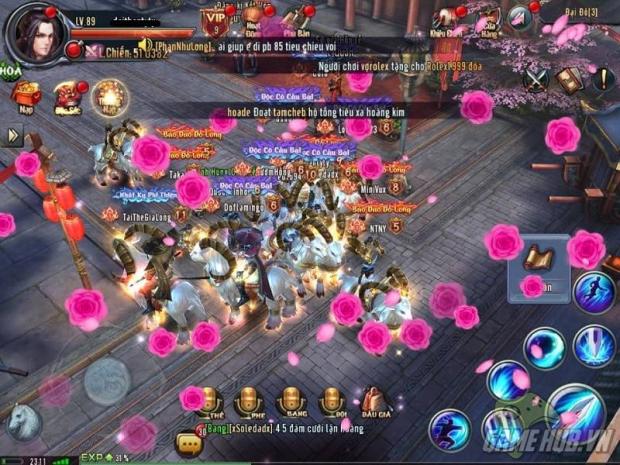
Task: Open the Đấu Giá auction house
Action: (x=375, y=402)
